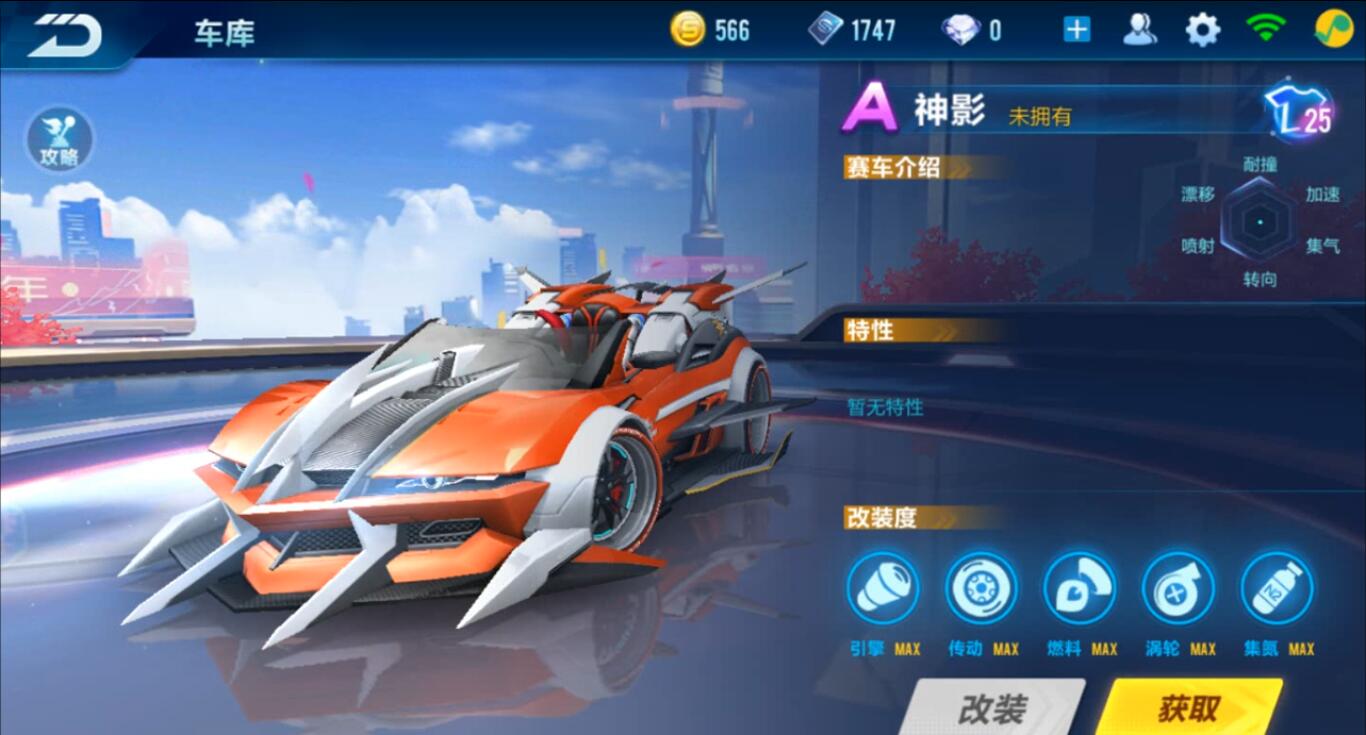This screenshot has height=735, width=1366.
Task: Open the friends list icon
Action: 1142,29
